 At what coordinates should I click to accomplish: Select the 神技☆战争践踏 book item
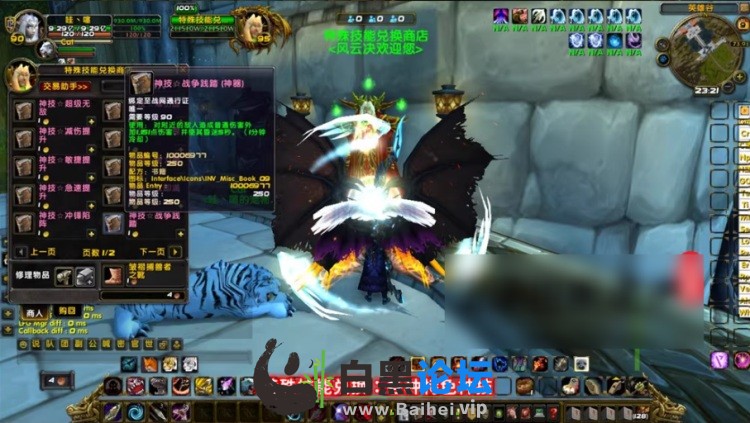point(111,222)
